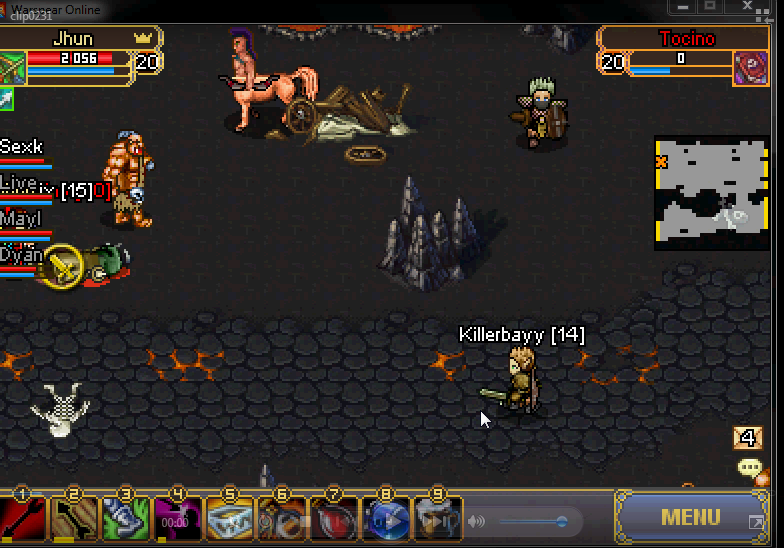The height and width of the screenshot is (548, 784).
Task: Select the purple cooldown skill in slot 4
Action: tap(178, 520)
